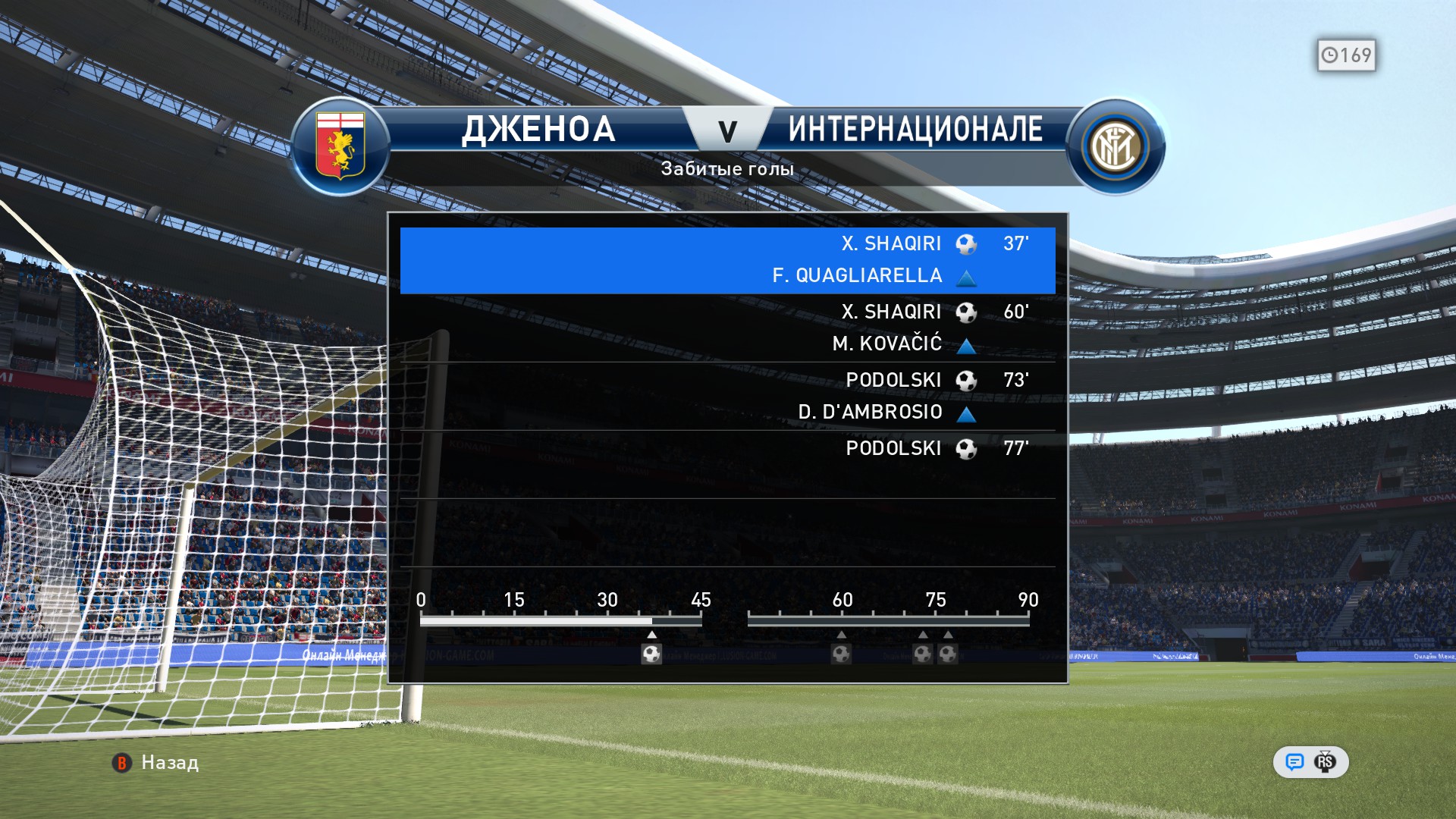Click the 77-minute ball marker on timeline
Screen dimensions: 1456x819
pos(948,654)
